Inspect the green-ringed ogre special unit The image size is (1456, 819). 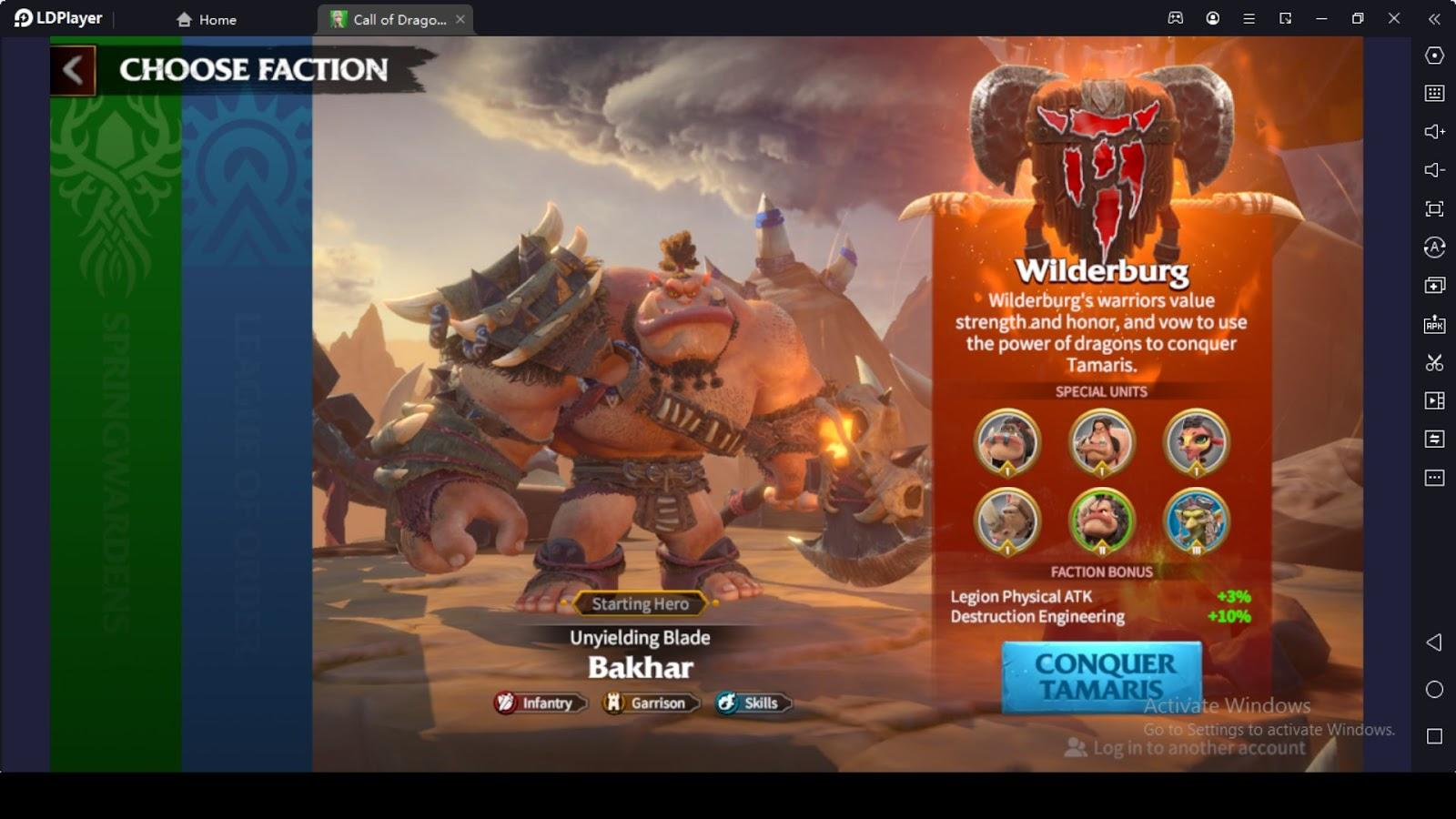coord(1102,521)
